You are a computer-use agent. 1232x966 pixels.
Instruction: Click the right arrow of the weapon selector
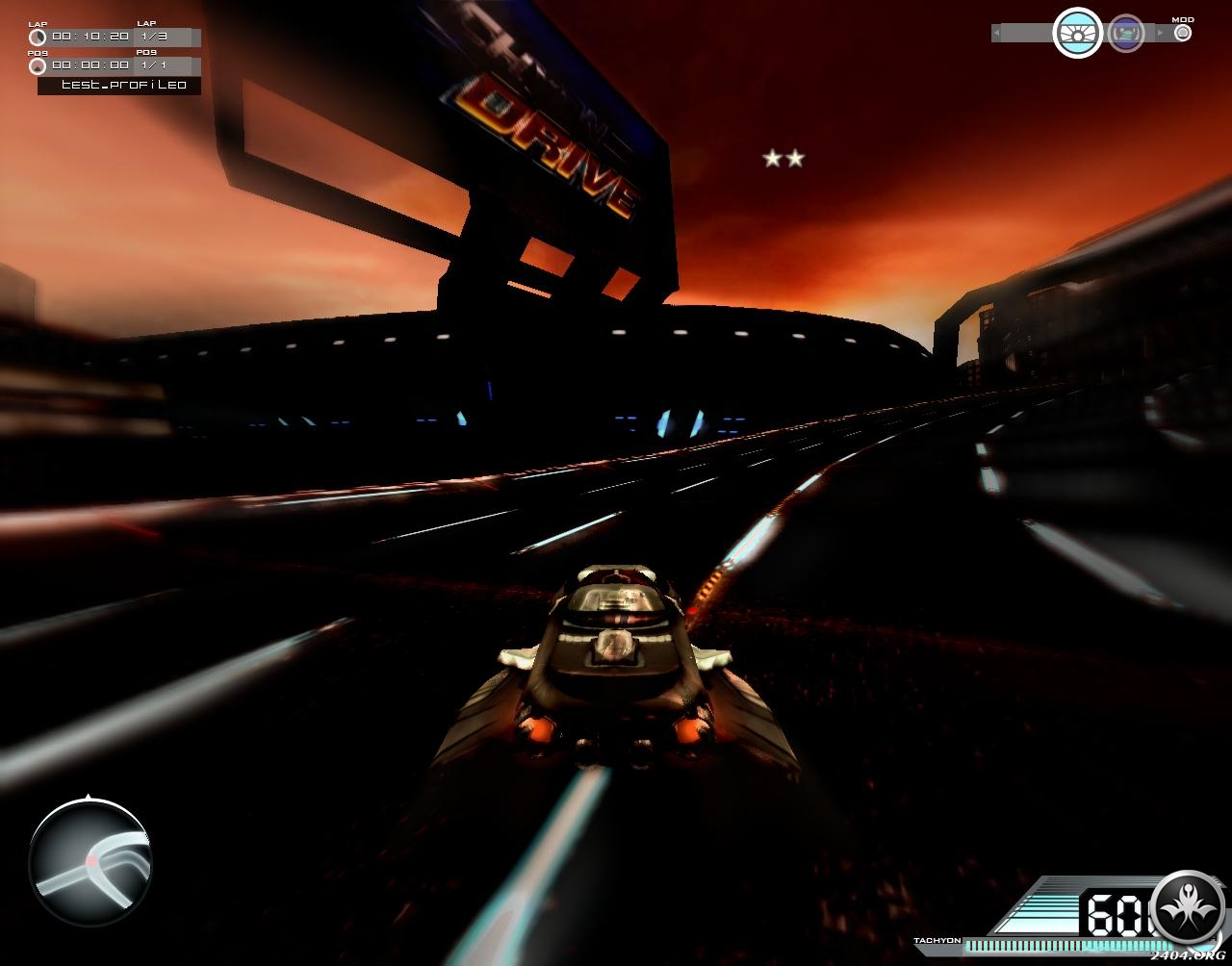pyautogui.click(x=1160, y=34)
